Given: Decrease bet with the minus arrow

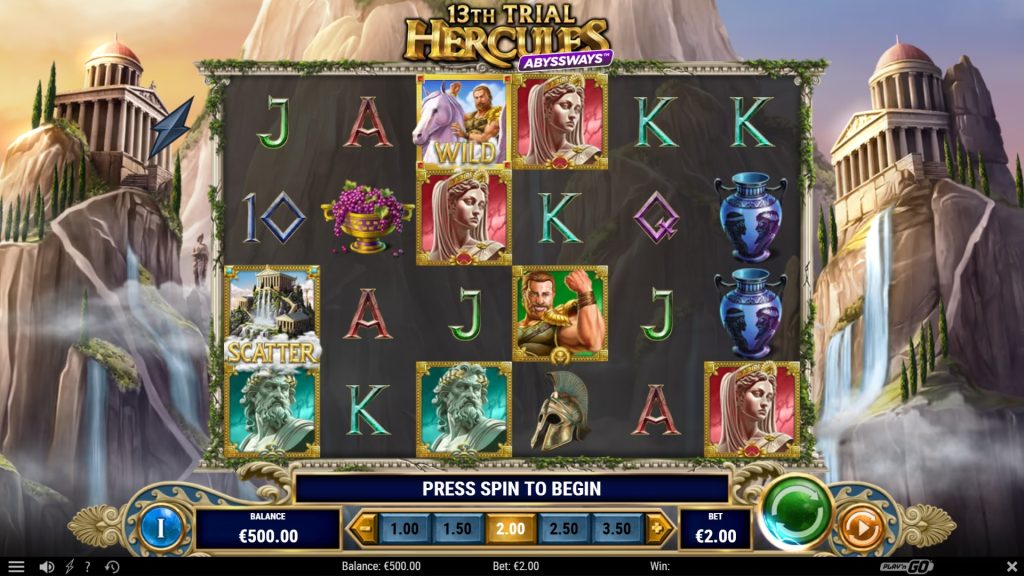Looking at the screenshot, I should click(363, 528).
